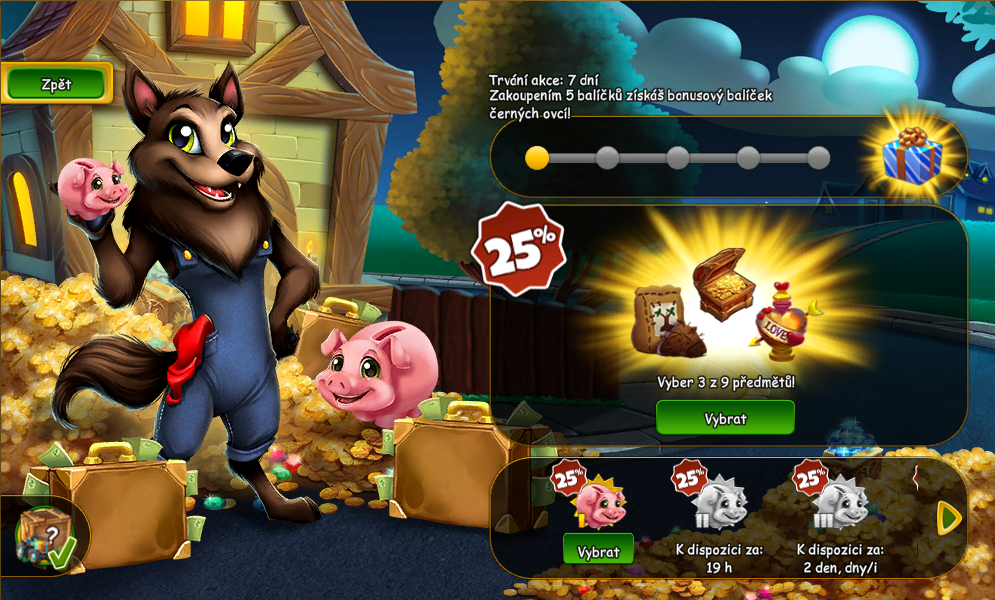
Task: Open the crate icon with green checkmark
Action: pyautogui.click(x=45, y=537)
